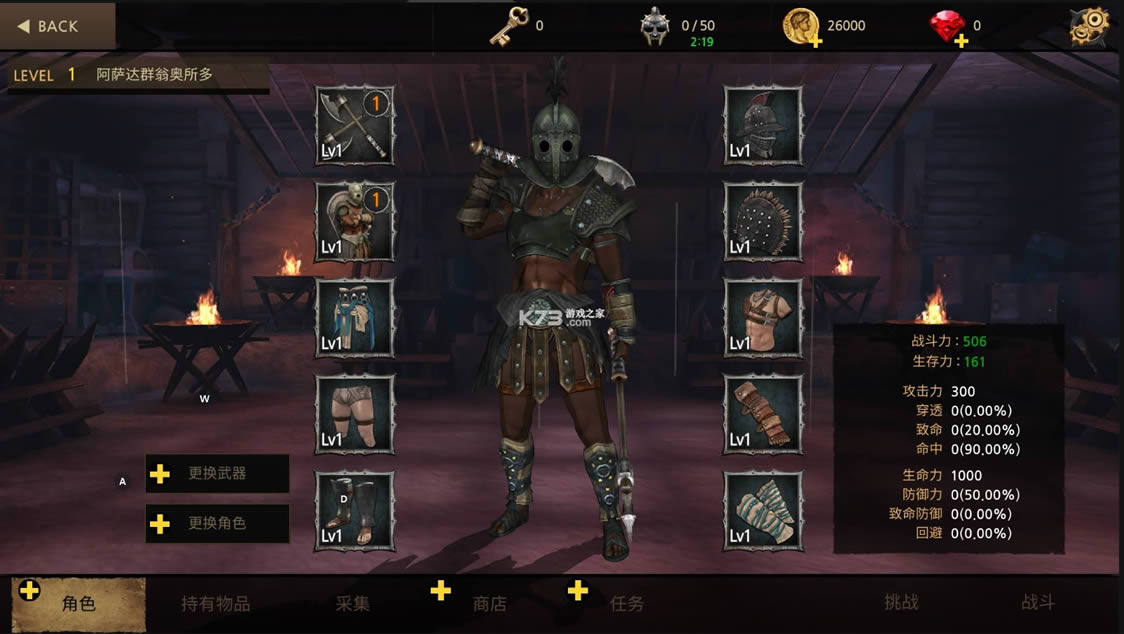Select the wrapped bandage gloves slot
The height and width of the screenshot is (634, 1124).
pyautogui.click(x=763, y=510)
